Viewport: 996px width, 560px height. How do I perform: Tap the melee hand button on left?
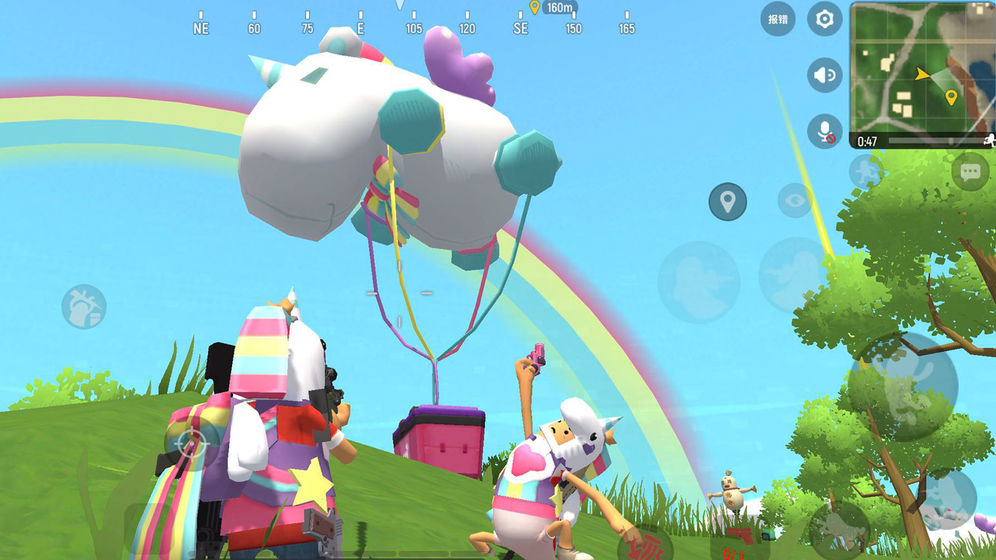[x=84, y=306]
